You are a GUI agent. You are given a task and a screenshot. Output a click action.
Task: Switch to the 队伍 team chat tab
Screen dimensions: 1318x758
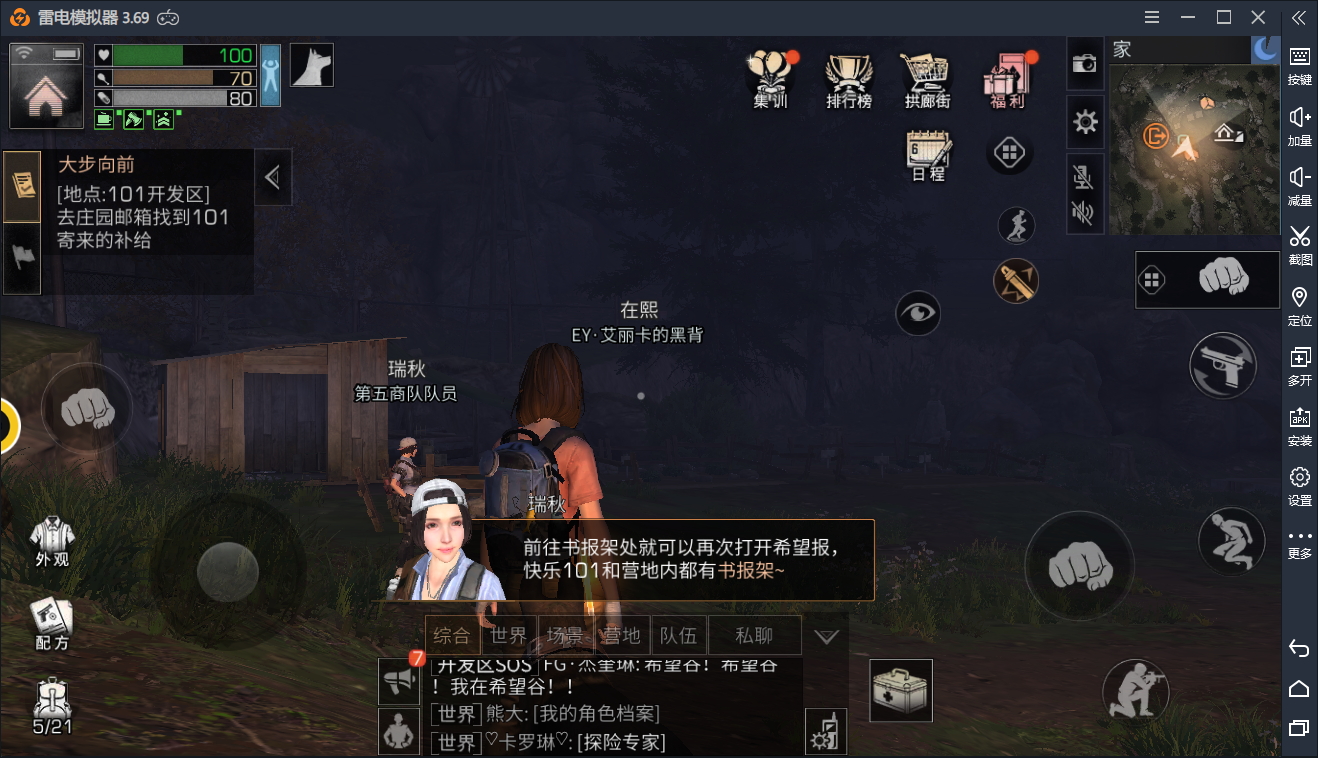679,635
